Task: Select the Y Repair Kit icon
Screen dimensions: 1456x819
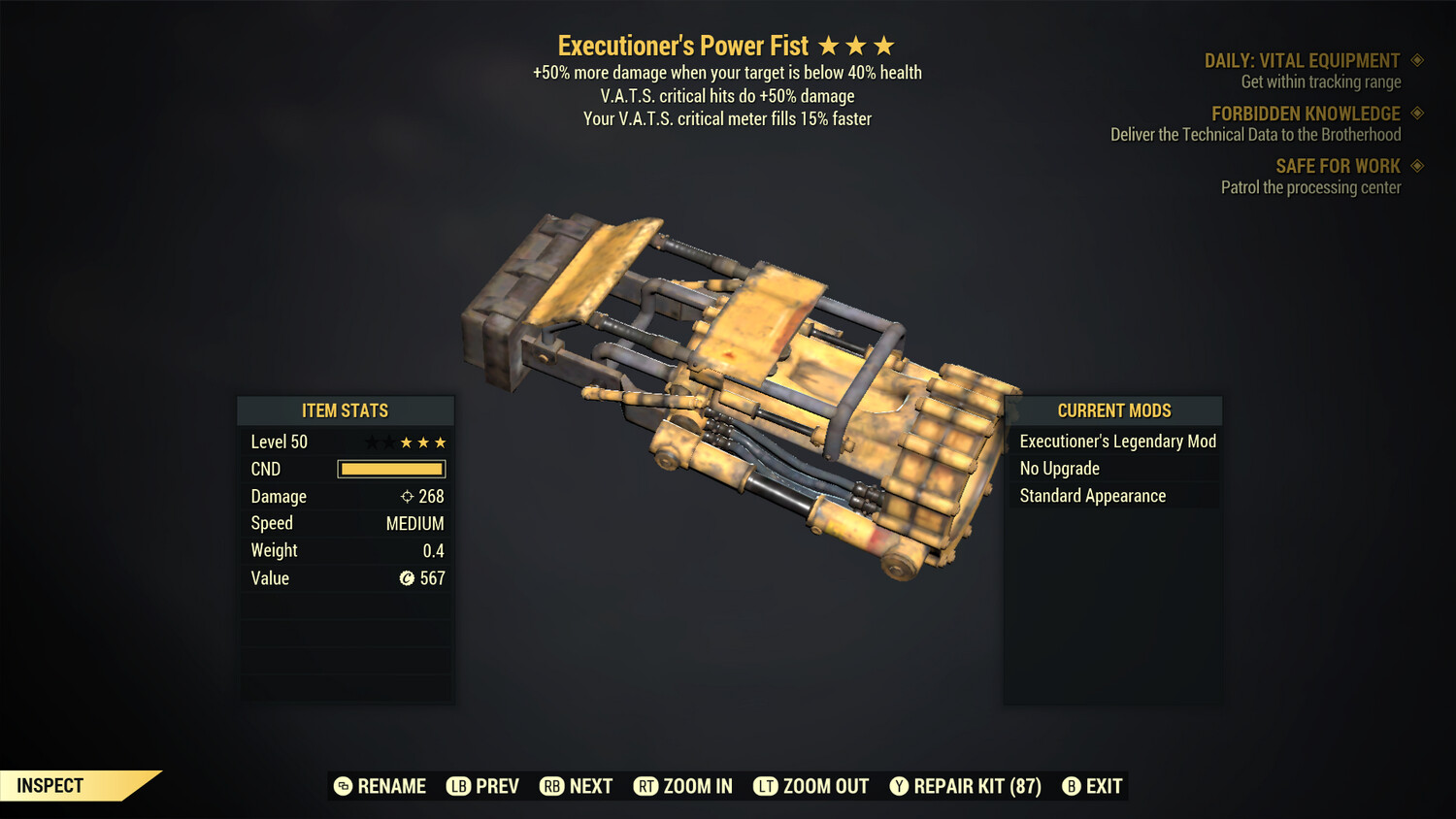Action: [x=899, y=786]
